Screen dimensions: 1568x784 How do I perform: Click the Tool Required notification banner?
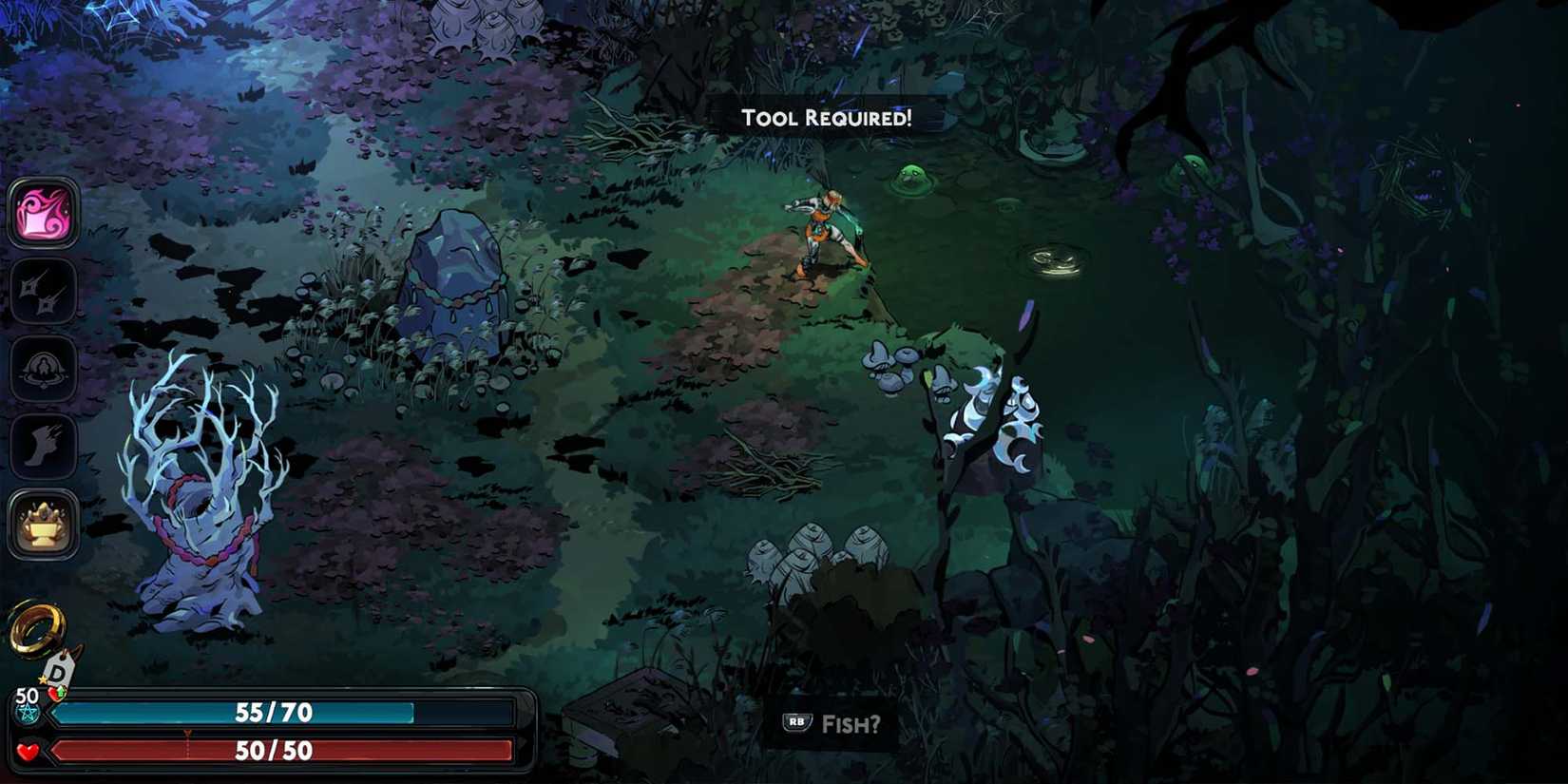click(x=826, y=118)
